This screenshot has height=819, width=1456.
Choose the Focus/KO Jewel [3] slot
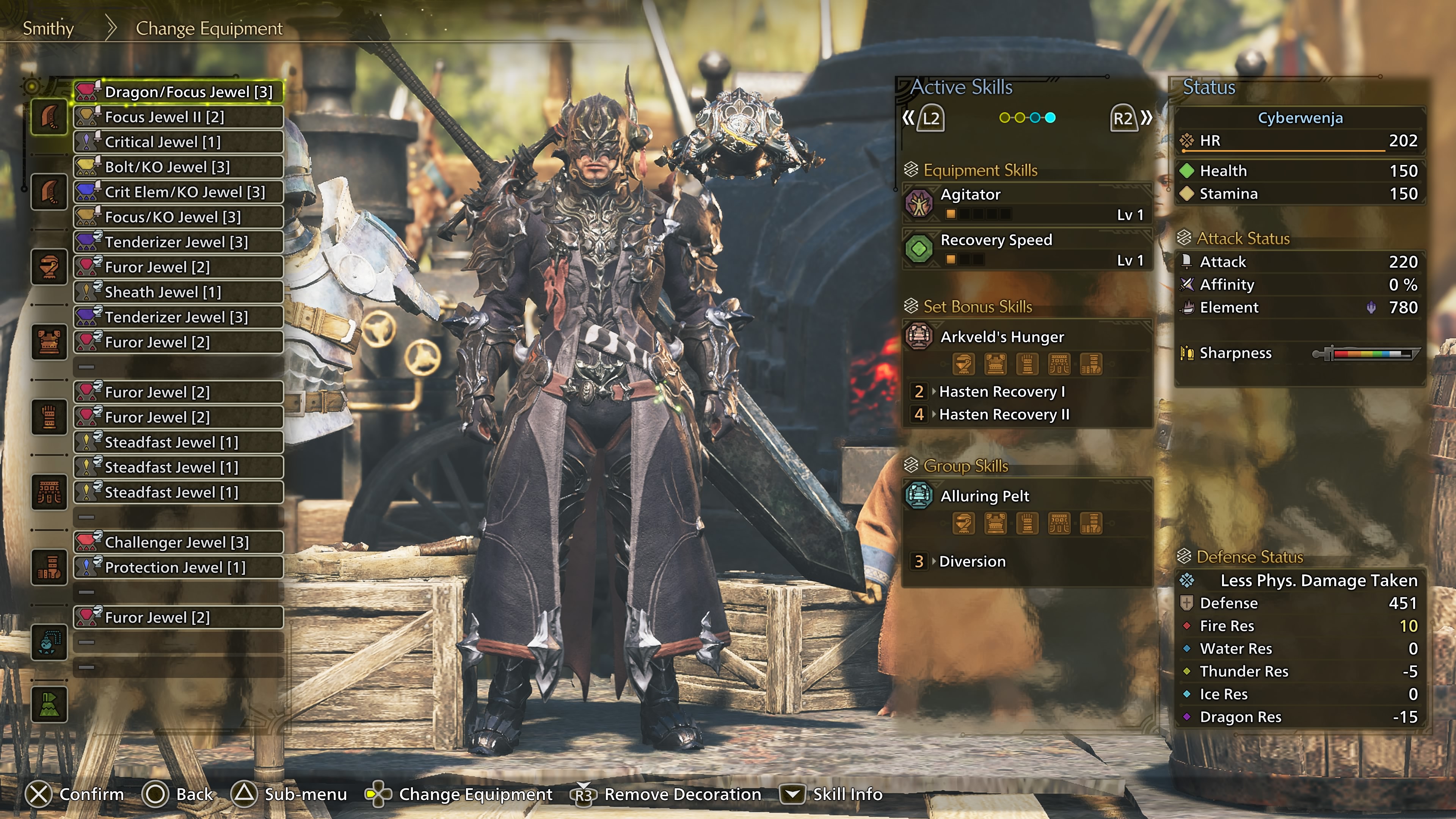point(179,217)
